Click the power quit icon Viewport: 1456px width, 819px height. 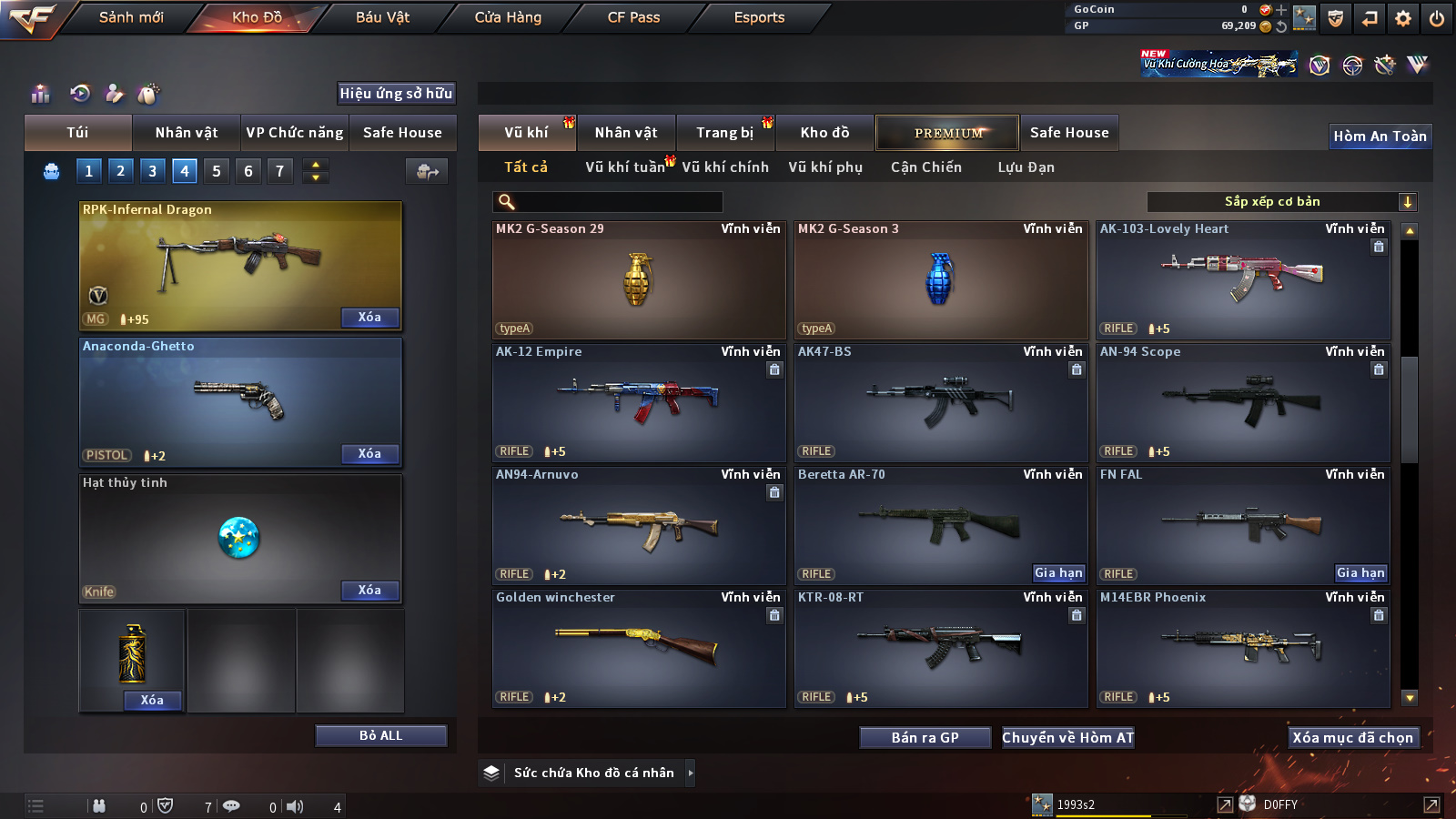tap(1436, 18)
